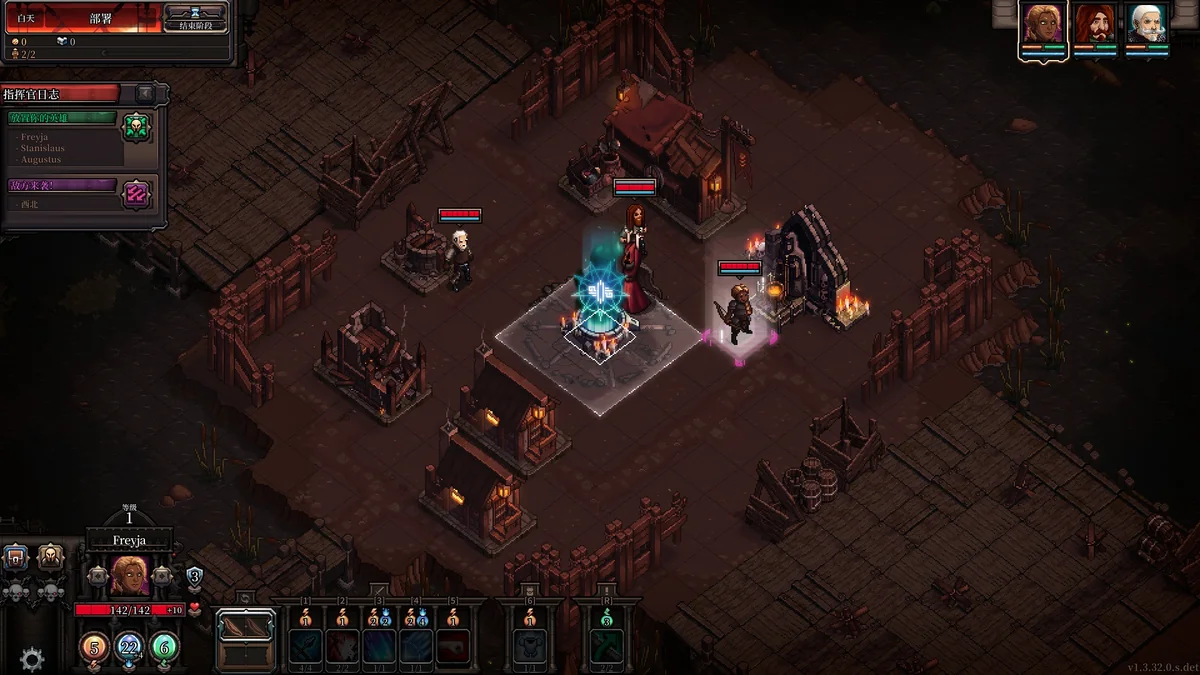Click the weapon swap arrows above the bow

click(x=245, y=598)
